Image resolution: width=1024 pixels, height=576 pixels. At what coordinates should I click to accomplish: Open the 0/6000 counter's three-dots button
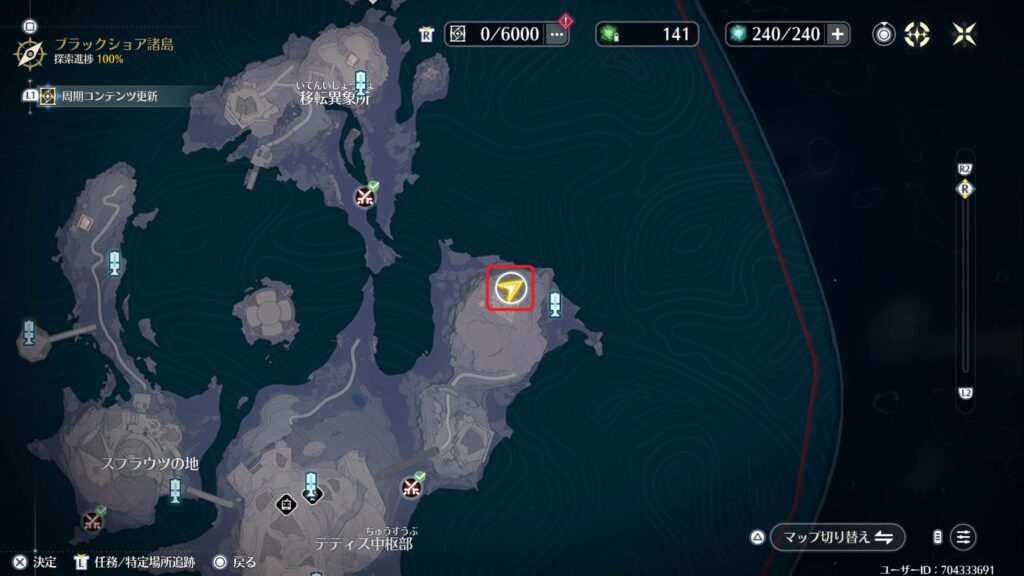557,34
